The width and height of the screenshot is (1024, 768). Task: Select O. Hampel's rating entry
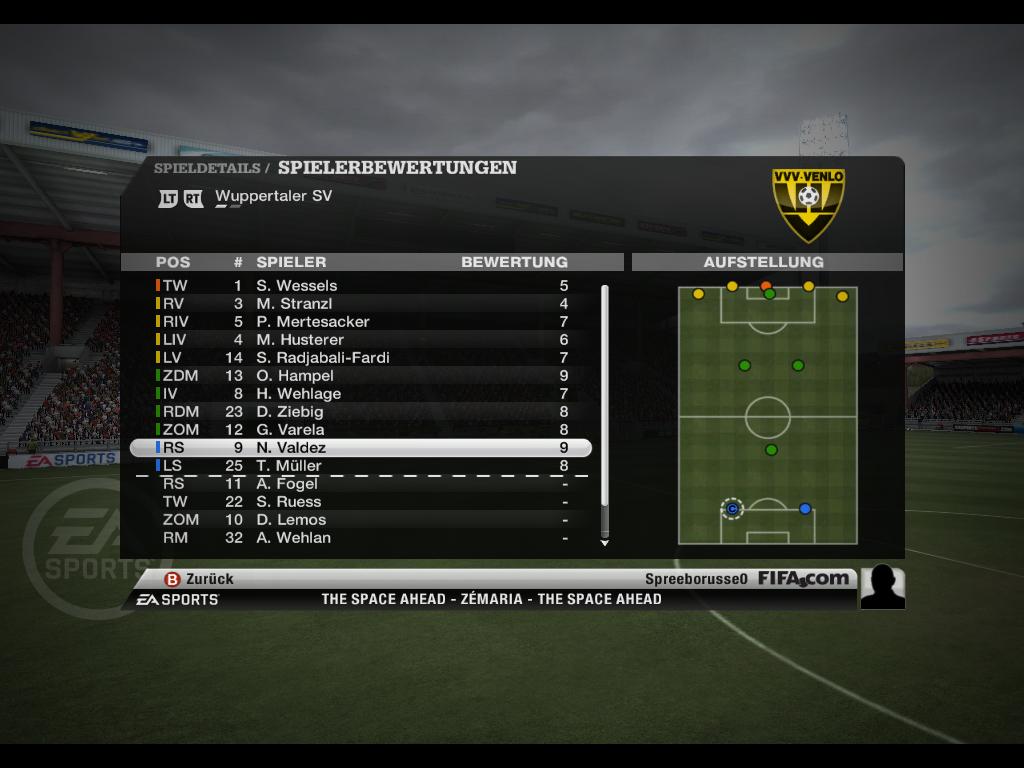pyautogui.click(x=294, y=376)
